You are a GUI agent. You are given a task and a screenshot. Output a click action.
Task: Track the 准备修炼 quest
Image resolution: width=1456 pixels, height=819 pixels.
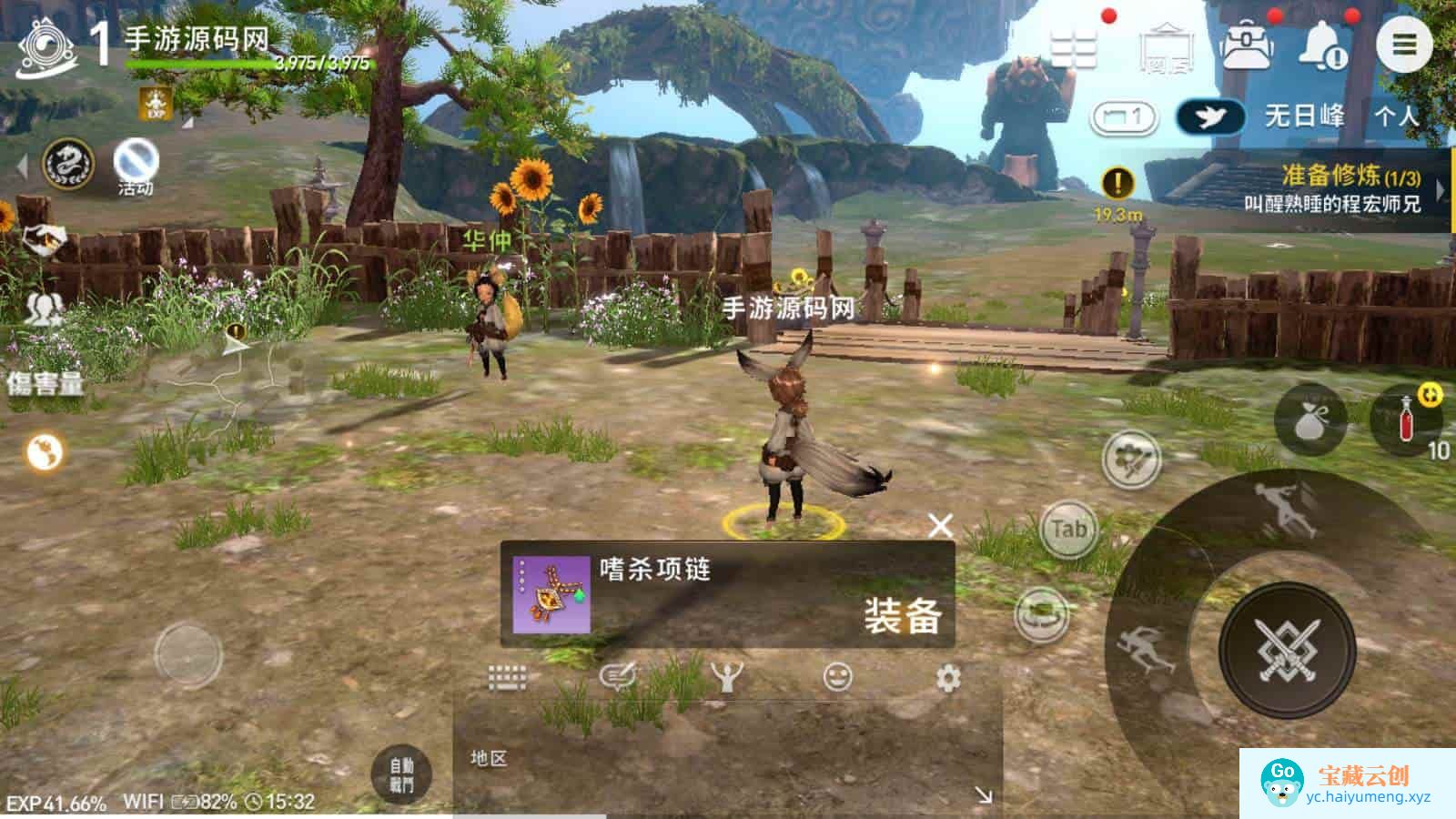coord(1332,188)
